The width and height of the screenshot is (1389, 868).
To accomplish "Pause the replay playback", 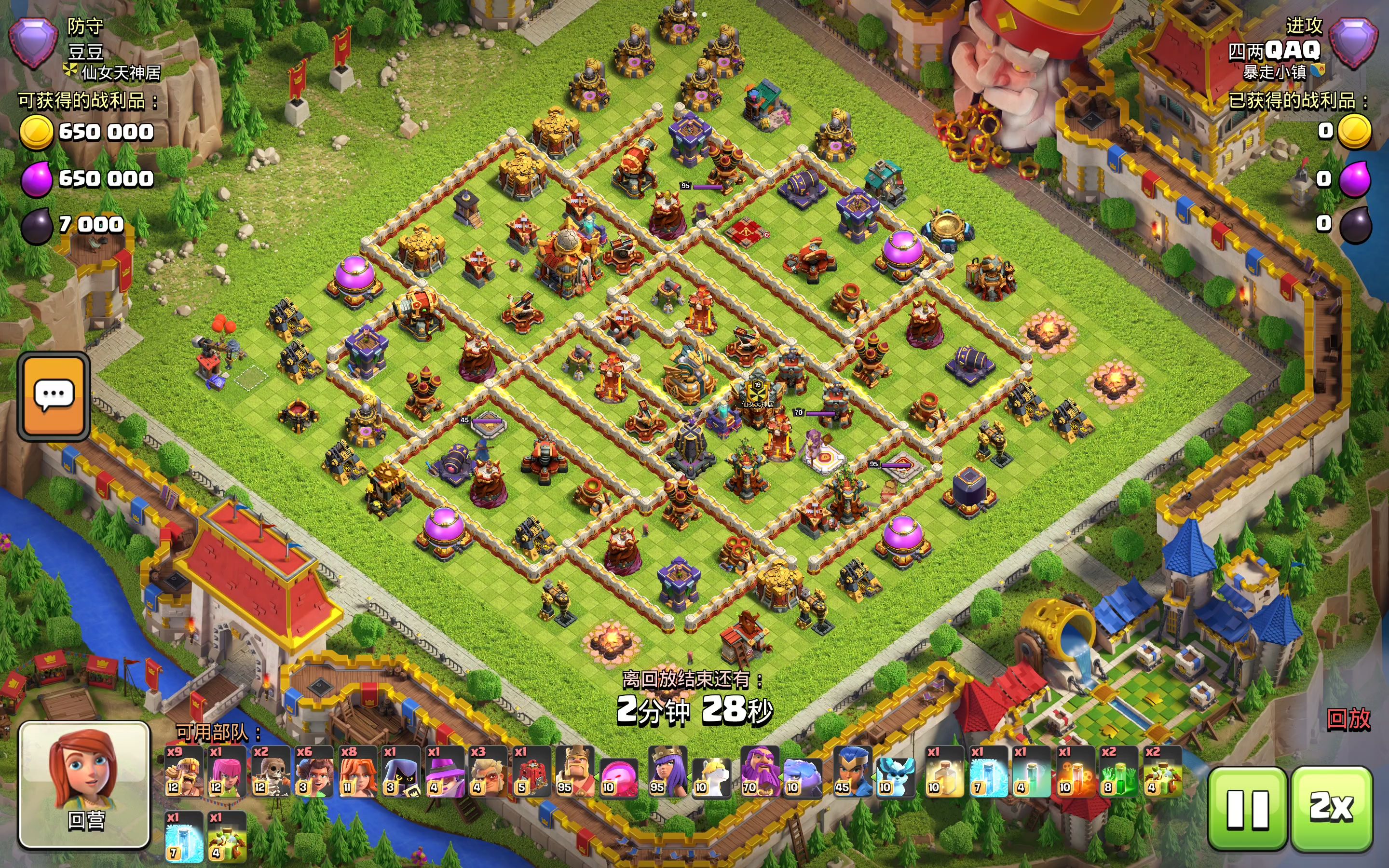I will point(1246,808).
